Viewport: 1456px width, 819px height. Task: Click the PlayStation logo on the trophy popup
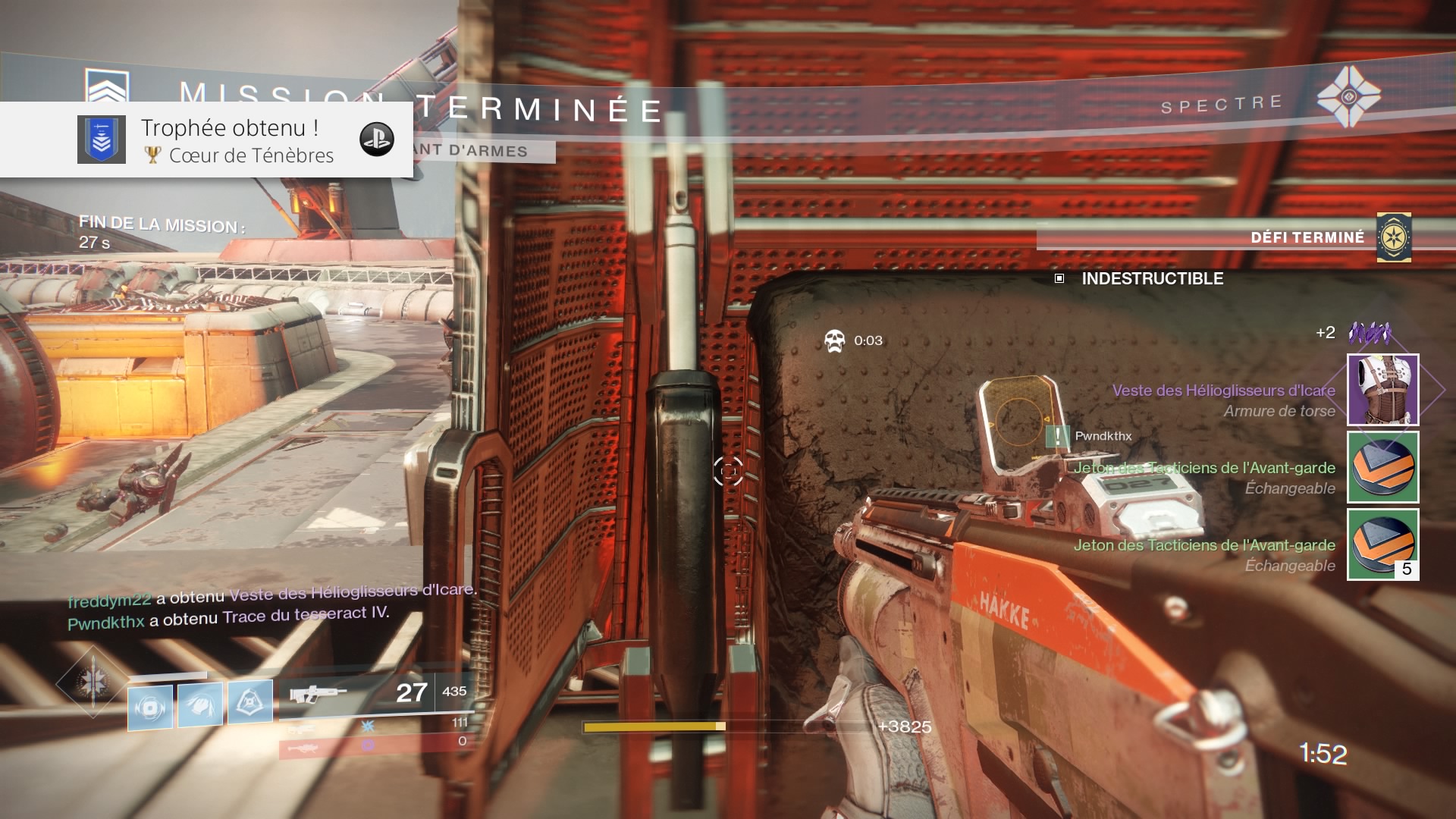pyautogui.click(x=376, y=140)
